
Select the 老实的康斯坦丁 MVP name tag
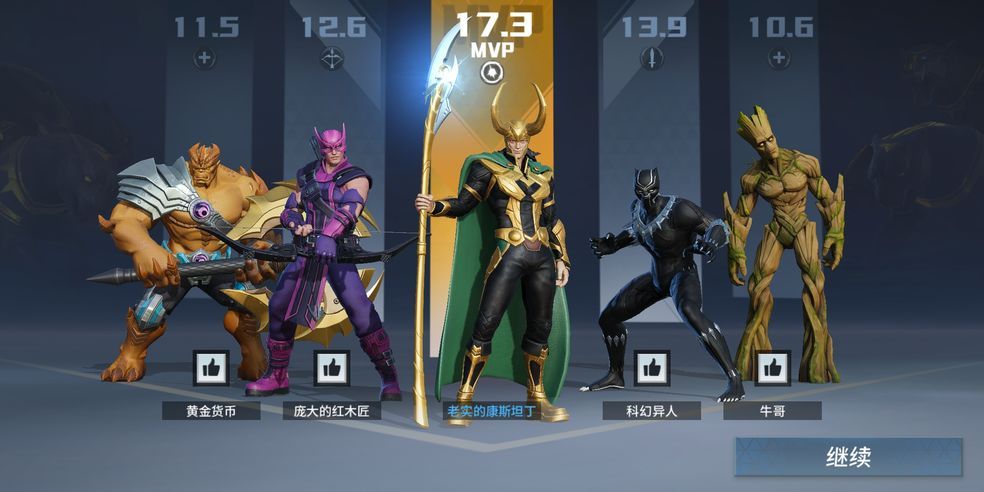tap(492, 410)
